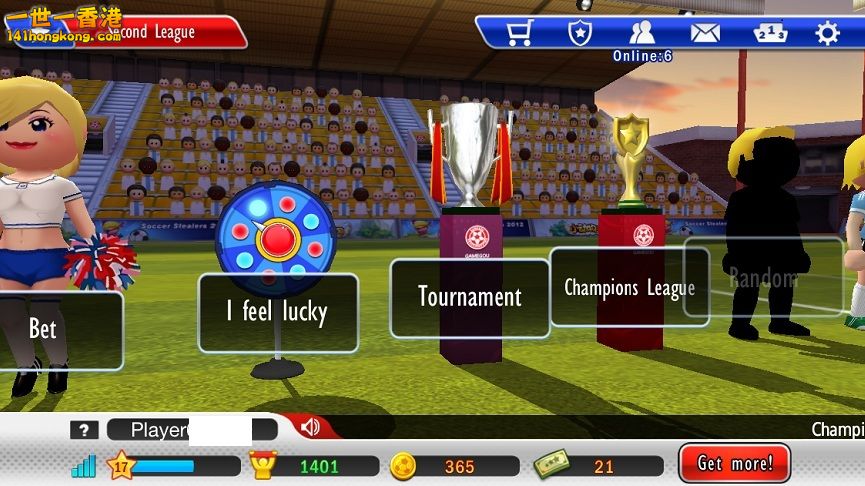This screenshot has height=486, width=865.
Task: Open the gear settings menu
Action: 827,33
